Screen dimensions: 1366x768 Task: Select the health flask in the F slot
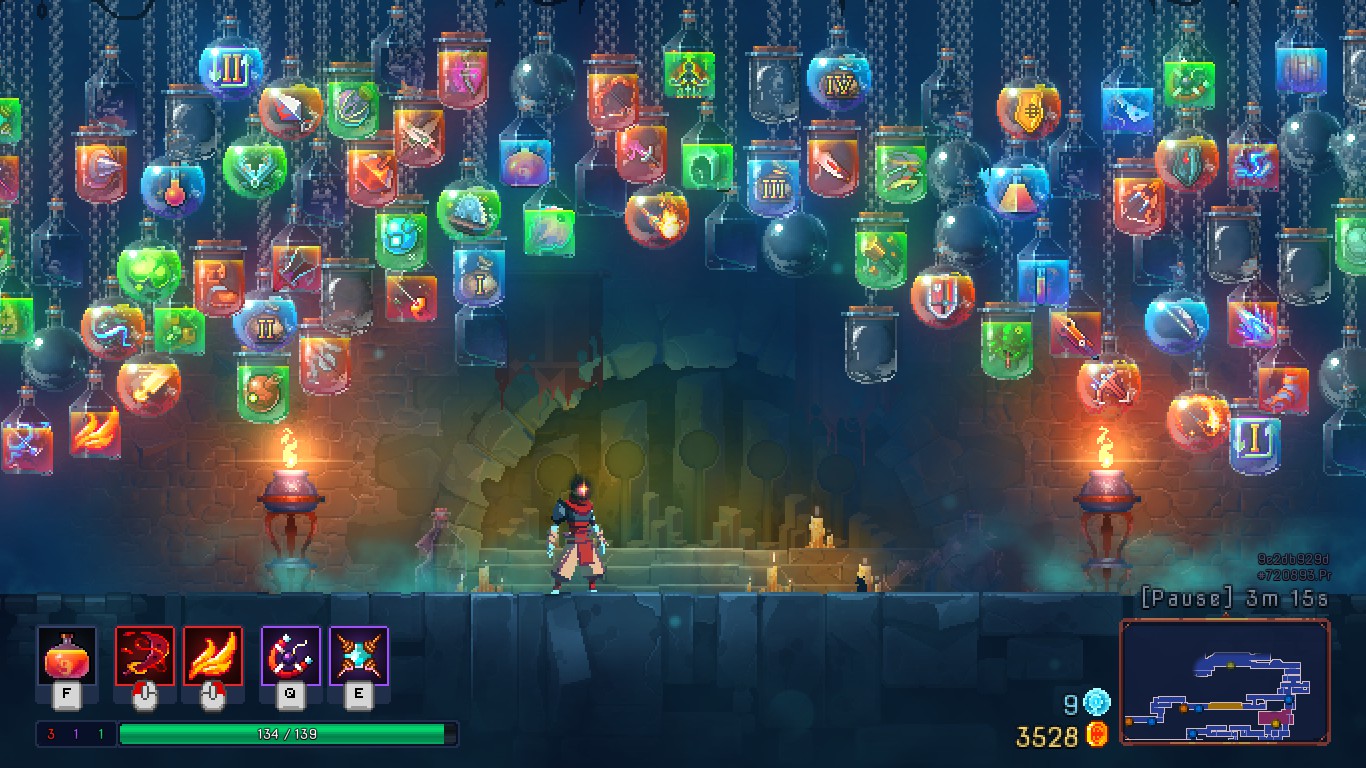tap(65, 660)
